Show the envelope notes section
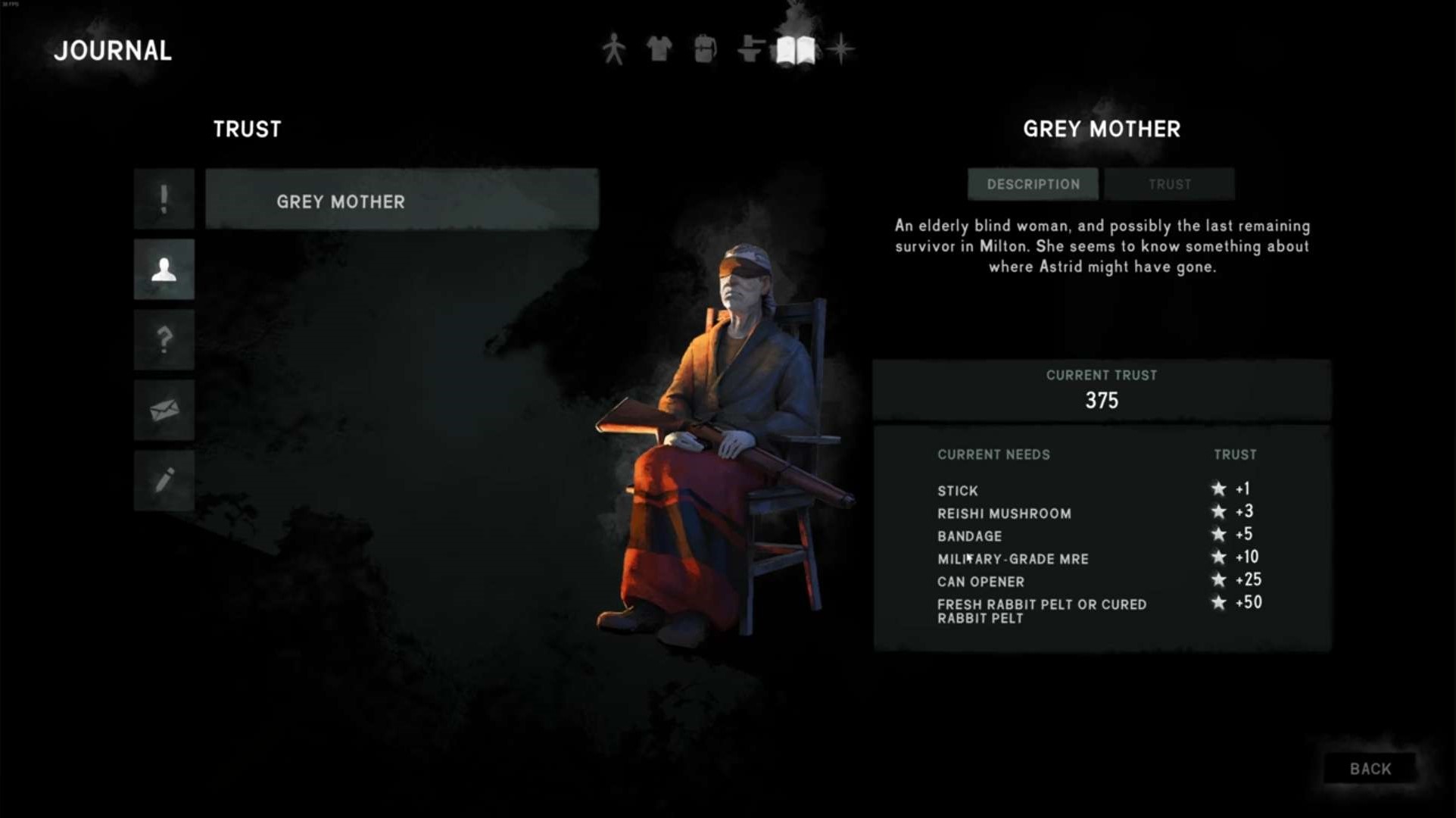The height and width of the screenshot is (818, 1456). point(164,410)
